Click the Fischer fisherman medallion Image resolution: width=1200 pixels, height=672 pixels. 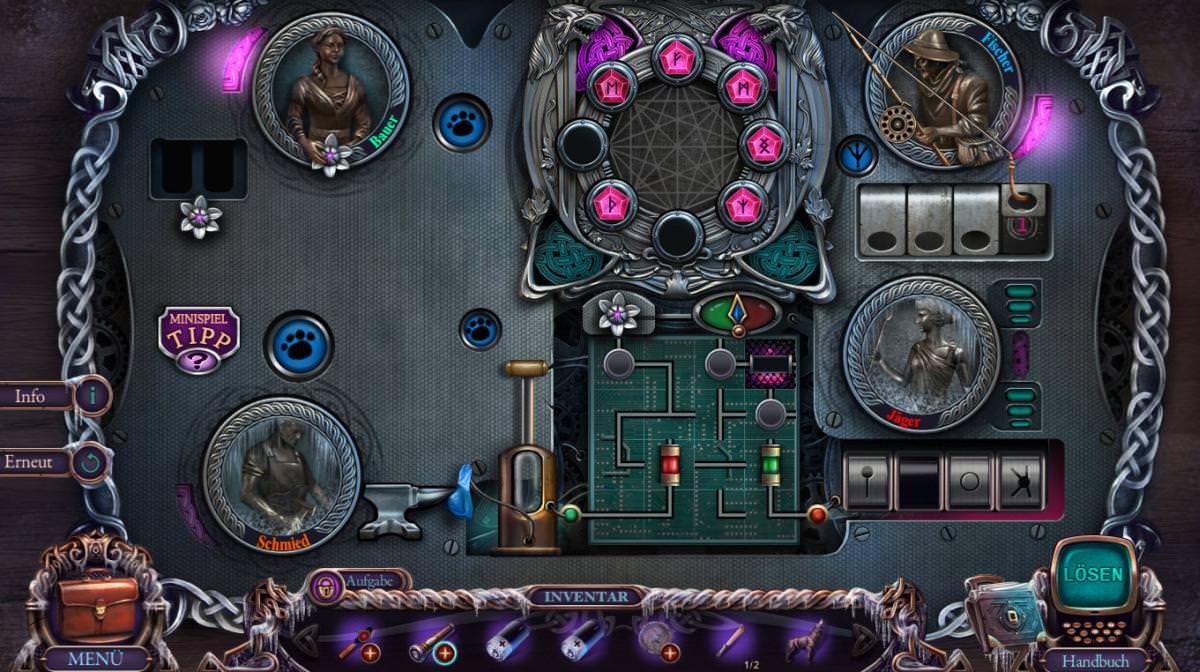[x=942, y=90]
